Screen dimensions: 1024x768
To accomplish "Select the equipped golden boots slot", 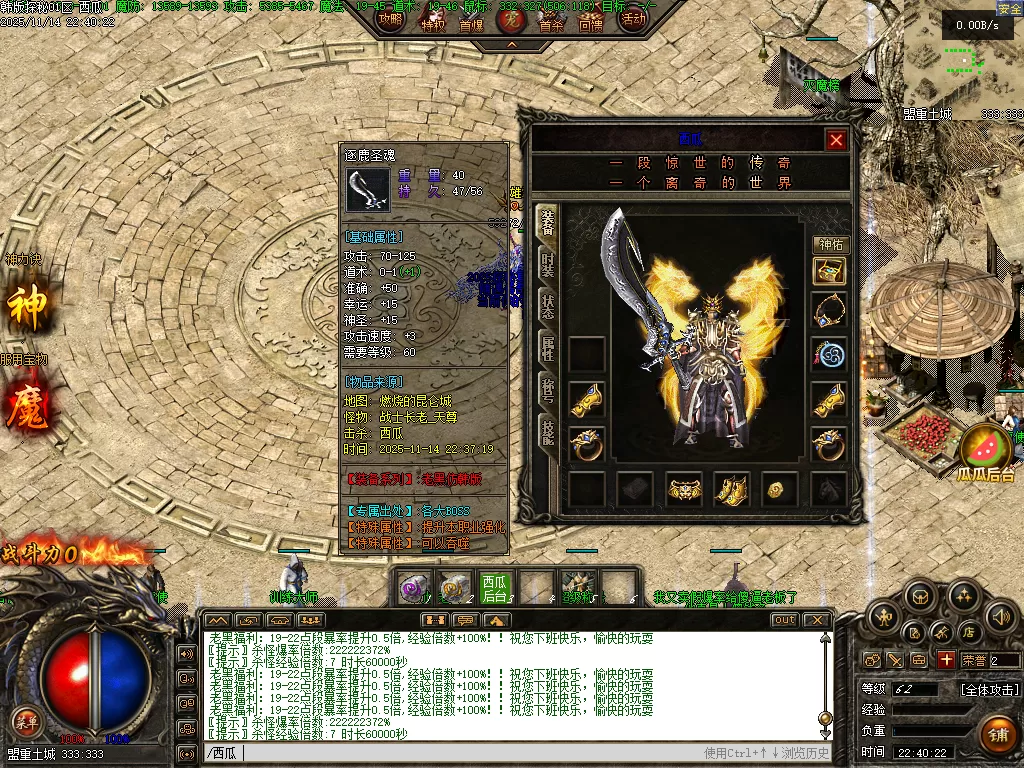I will [x=732, y=490].
